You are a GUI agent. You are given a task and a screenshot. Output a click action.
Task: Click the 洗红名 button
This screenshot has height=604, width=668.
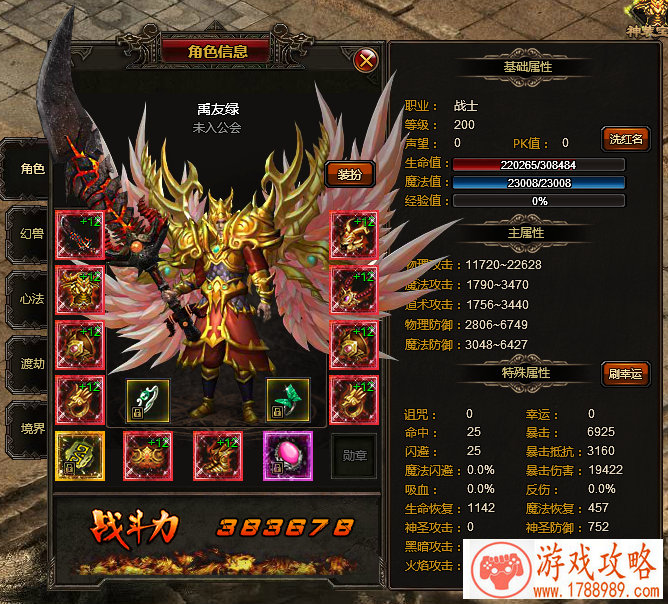pos(625,138)
